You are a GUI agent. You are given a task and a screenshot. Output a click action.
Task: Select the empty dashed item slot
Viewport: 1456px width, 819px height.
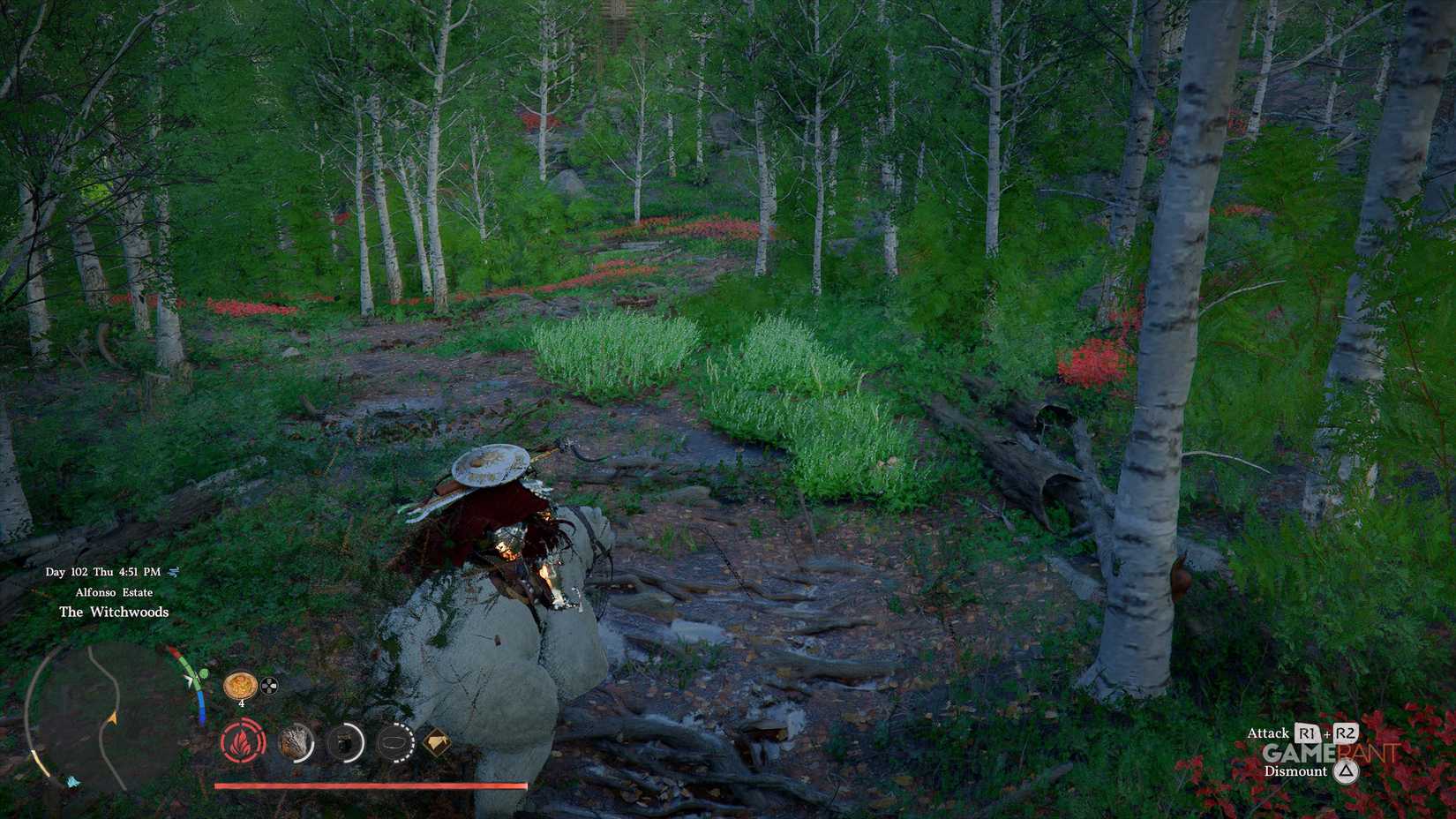[395, 742]
